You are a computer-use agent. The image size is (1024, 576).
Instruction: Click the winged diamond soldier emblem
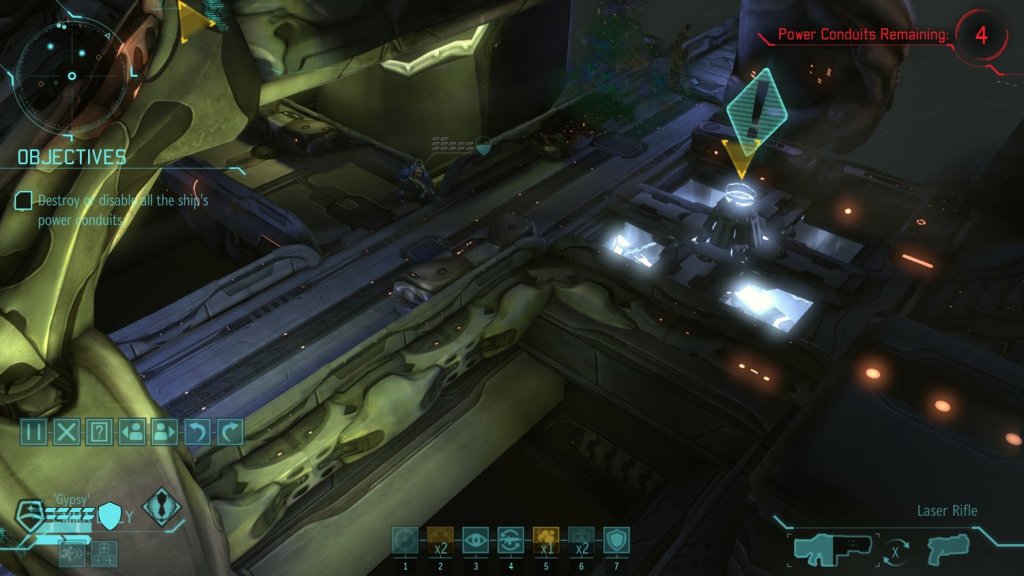[x=160, y=507]
